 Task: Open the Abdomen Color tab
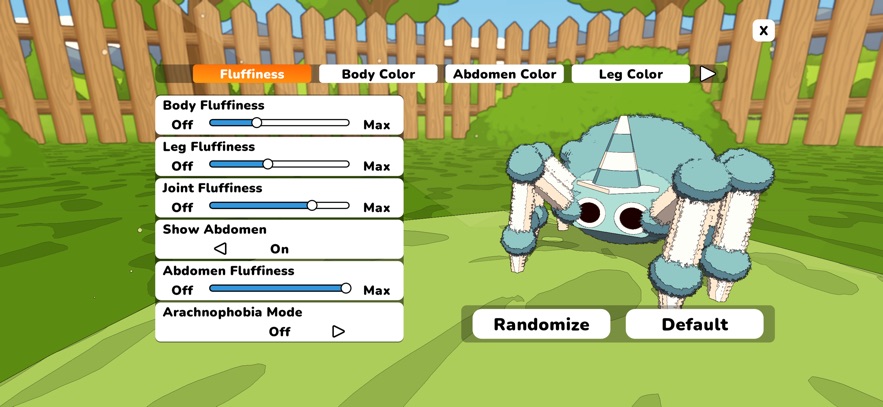505,74
